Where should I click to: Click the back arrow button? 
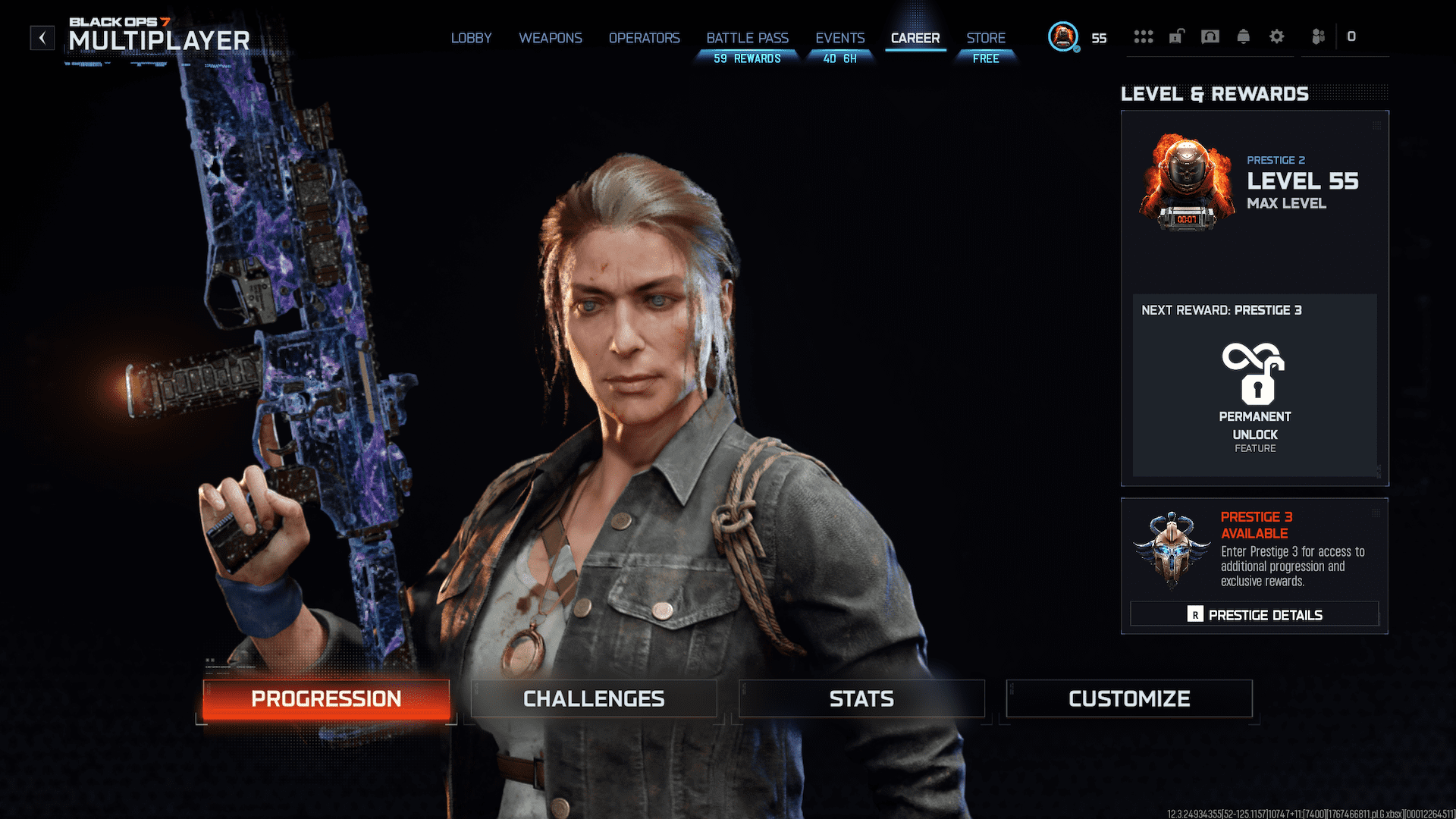pos(42,37)
